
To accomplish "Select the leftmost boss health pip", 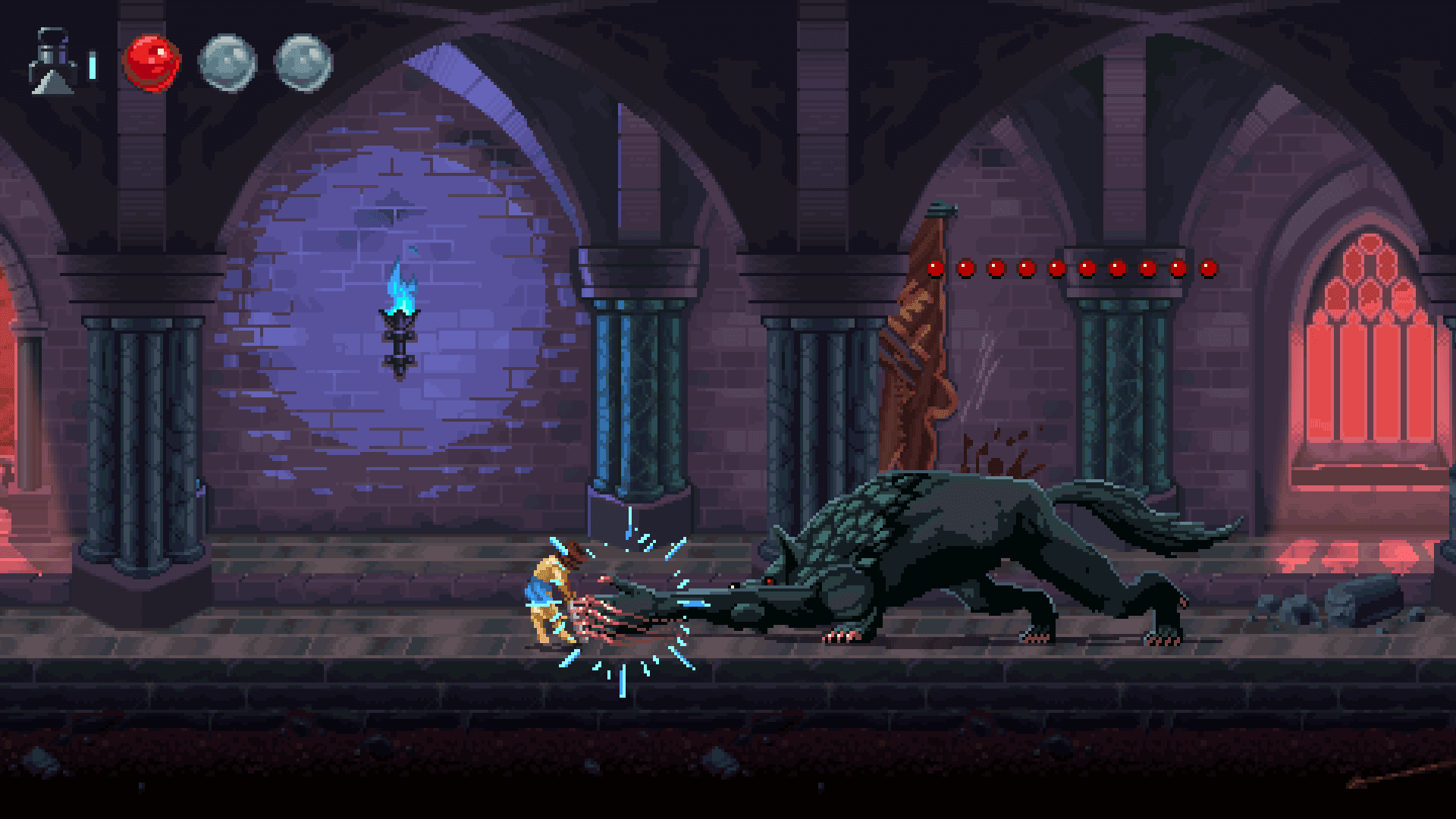I will click(934, 267).
